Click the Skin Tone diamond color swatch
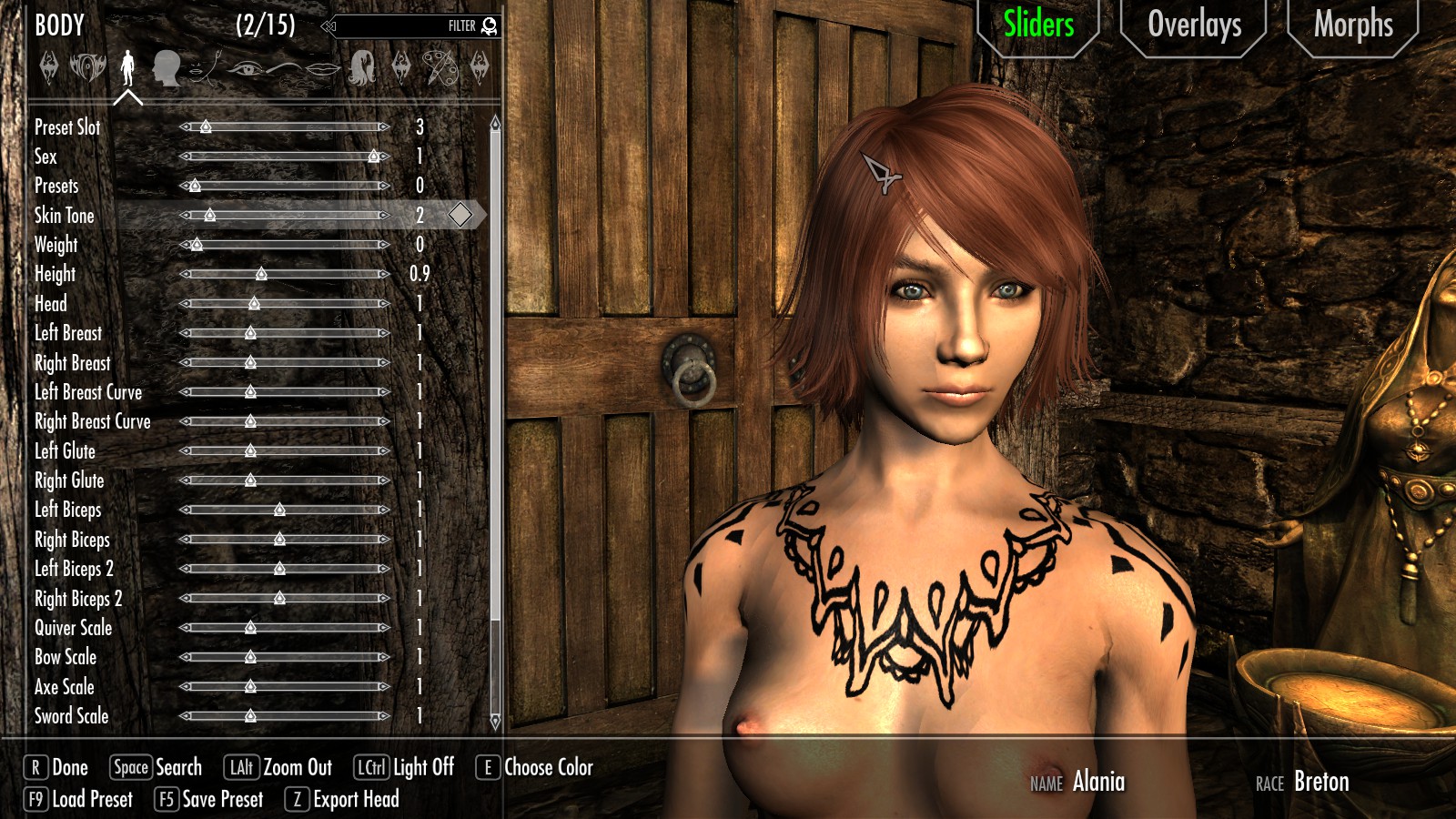 click(460, 215)
